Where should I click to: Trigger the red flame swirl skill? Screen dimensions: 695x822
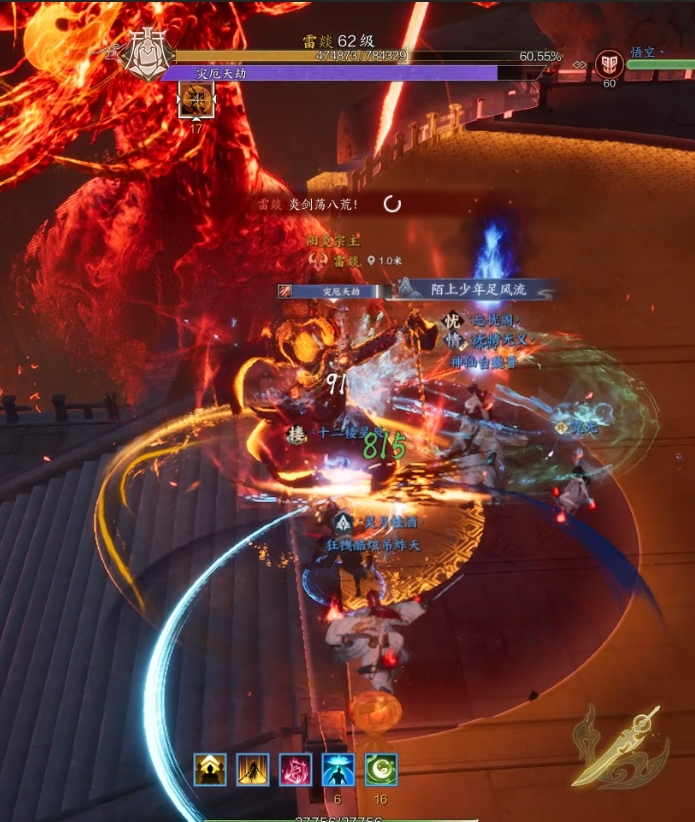point(296,769)
